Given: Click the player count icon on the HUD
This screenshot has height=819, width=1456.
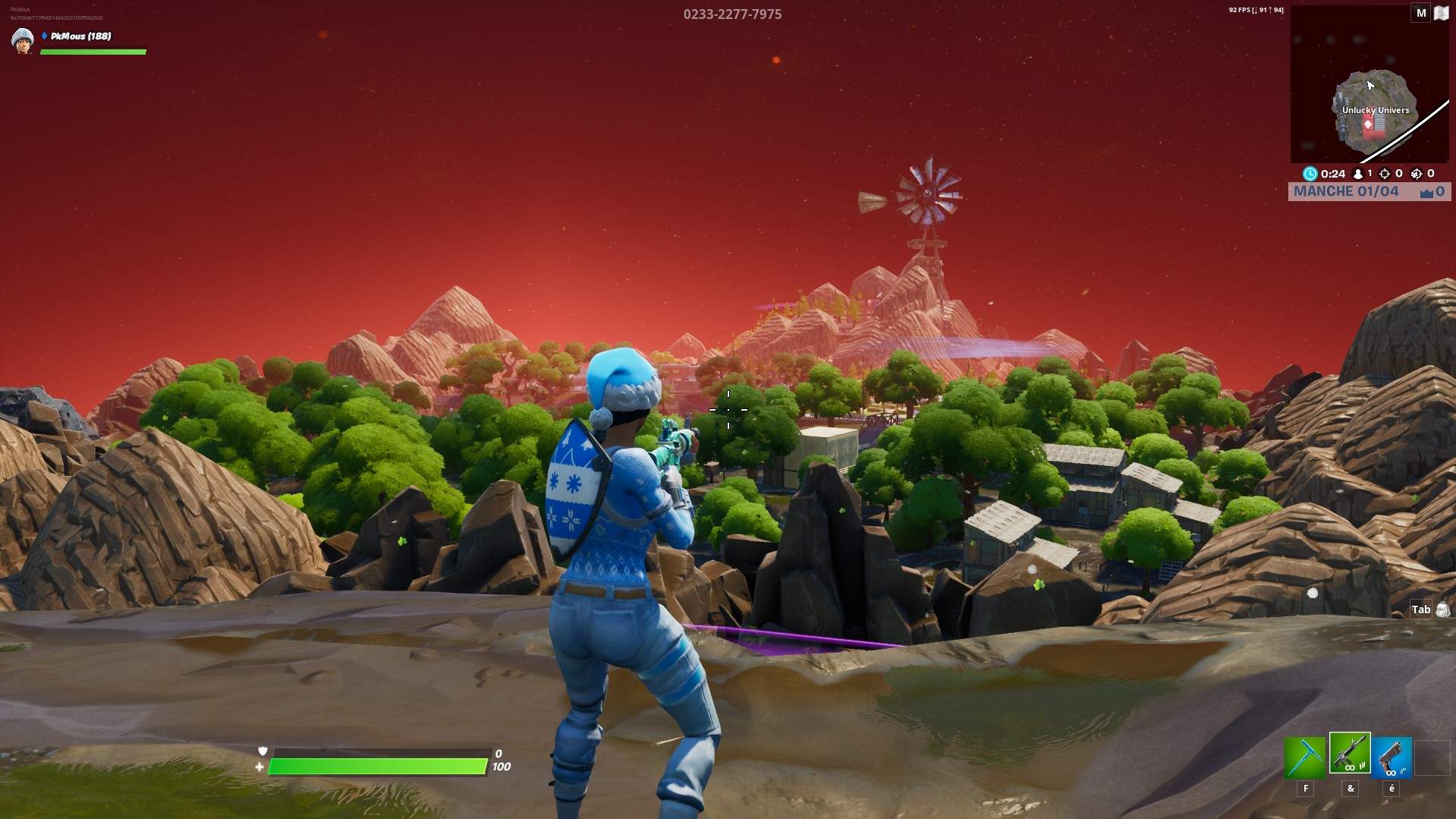Looking at the screenshot, I should (1358, 174).
